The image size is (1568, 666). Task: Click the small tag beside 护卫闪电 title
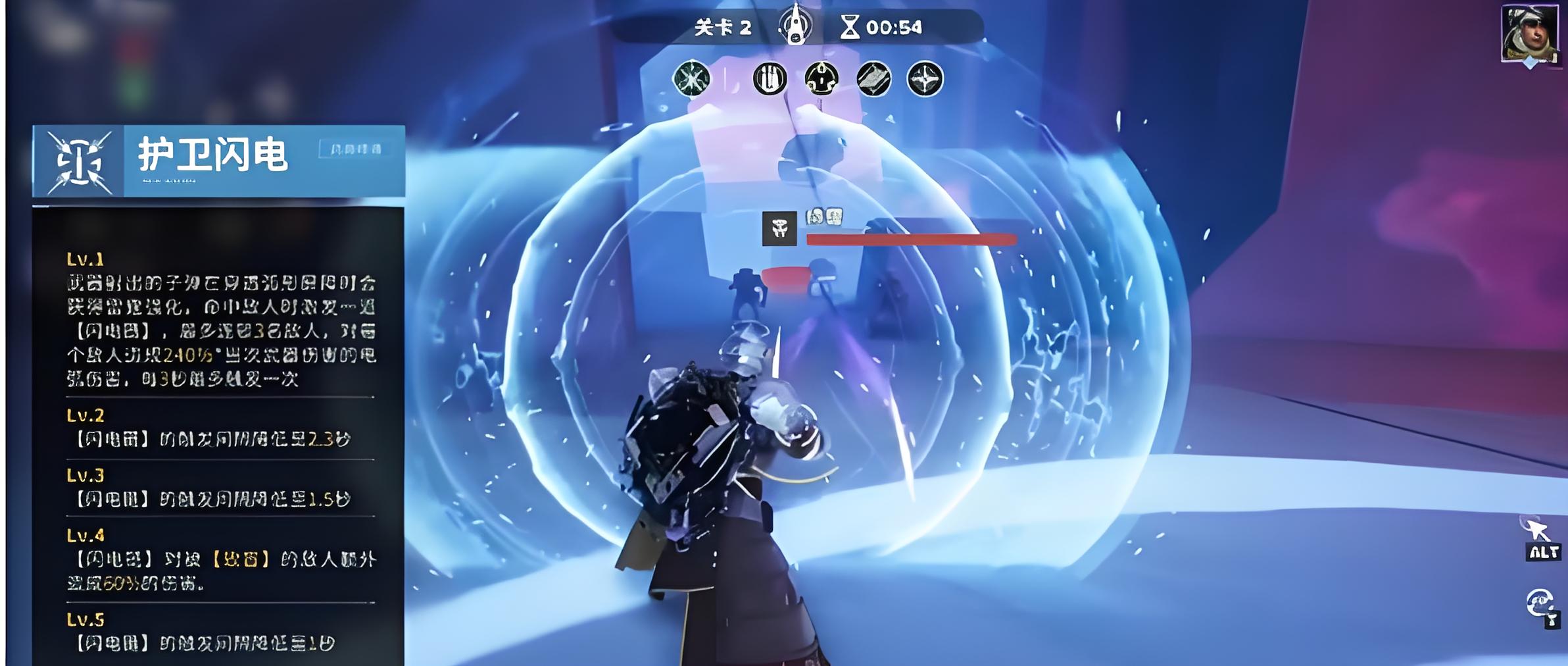(355, 149)
